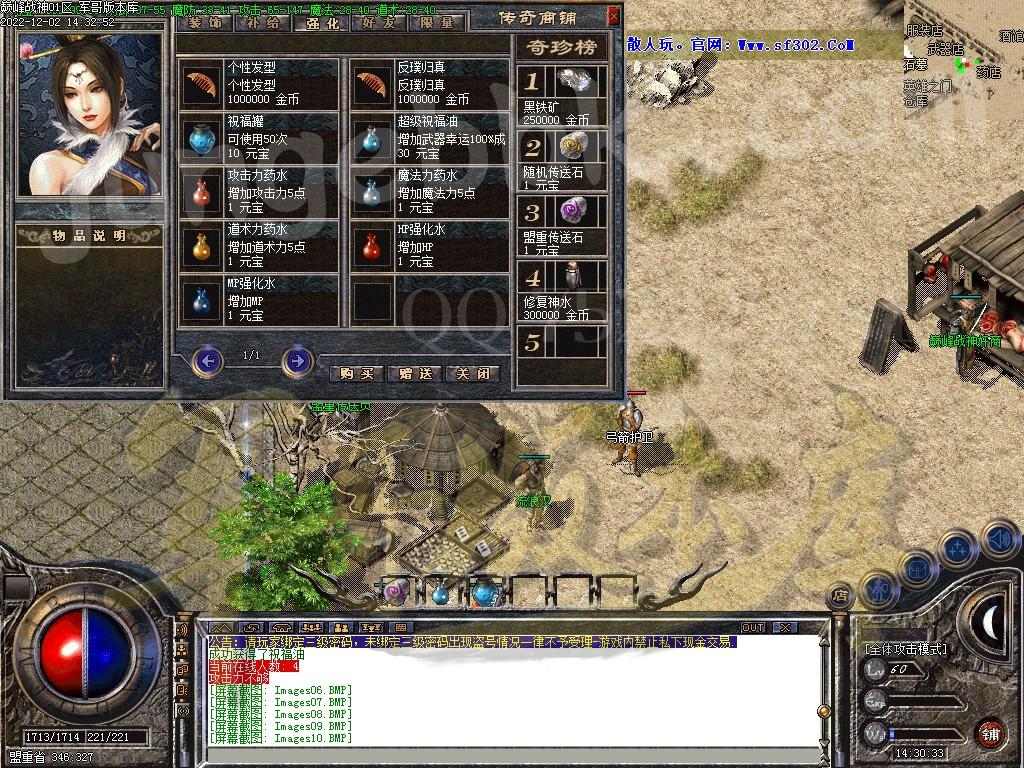The height and width of the screenshot is (768, 1024).
Task: Pick the 魔法力药水 potion
Action: [373, 191]
